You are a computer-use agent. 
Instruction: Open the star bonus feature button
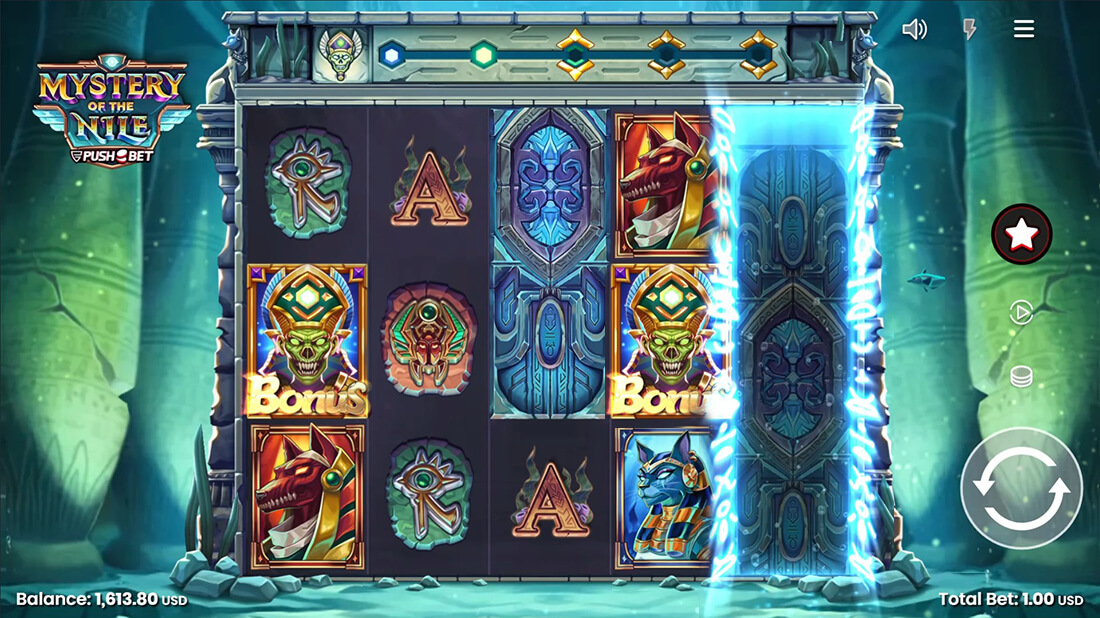tap(1021, 234)
